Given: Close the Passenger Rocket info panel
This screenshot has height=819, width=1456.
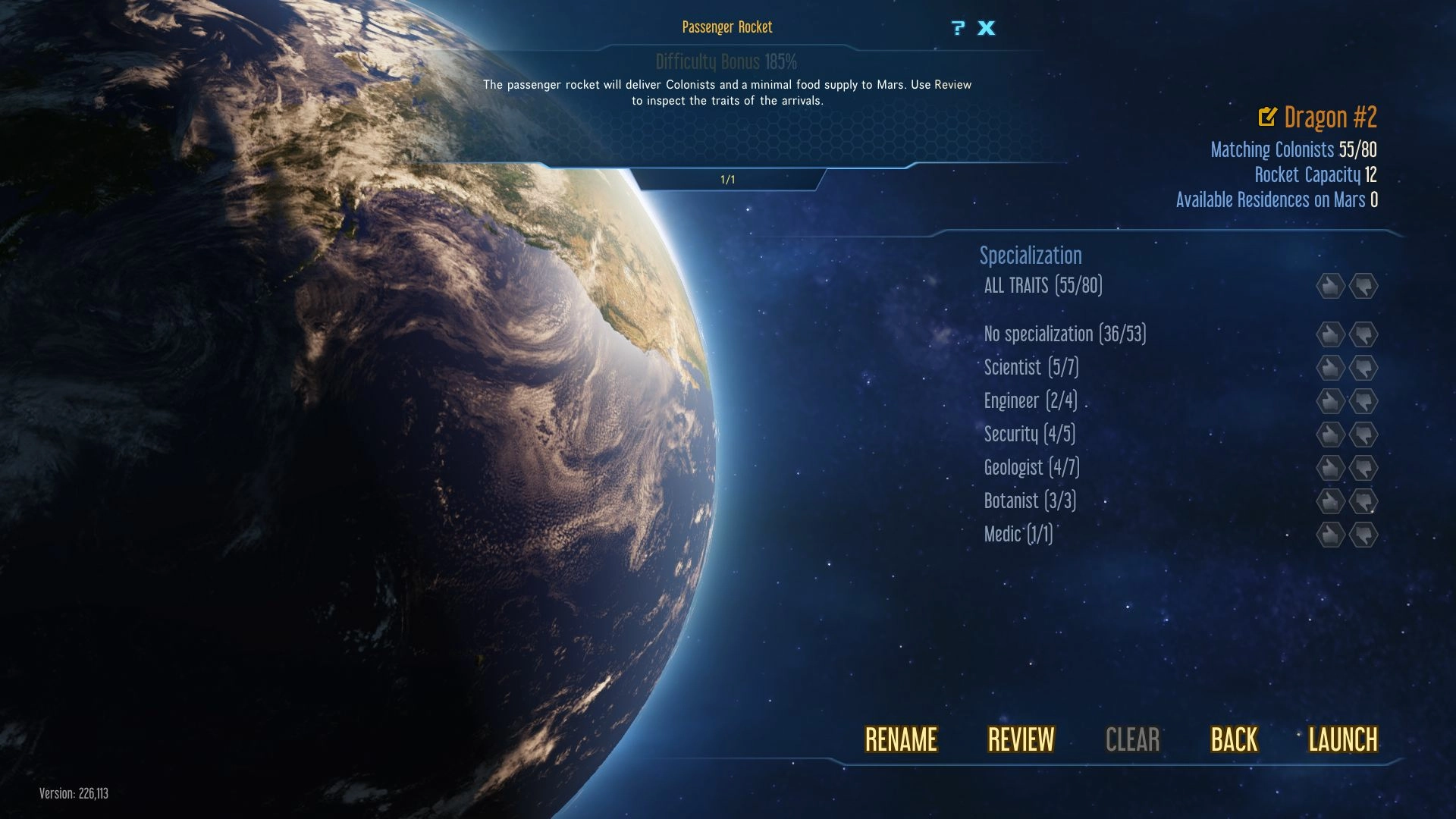Looking at the screenshot, I should click(986, 29).
